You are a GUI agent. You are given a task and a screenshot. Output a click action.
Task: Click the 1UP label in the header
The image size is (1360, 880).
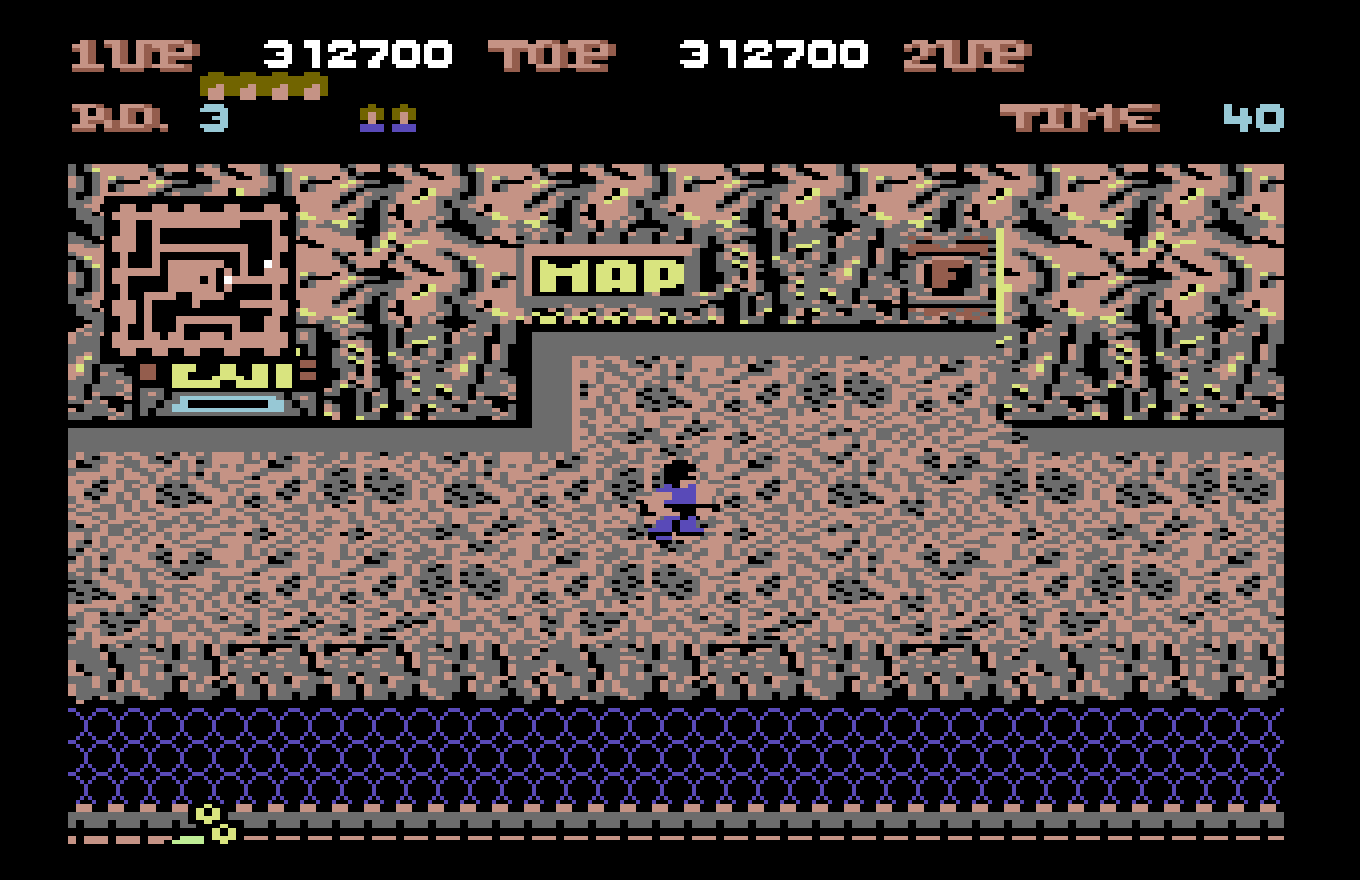[130, 55]
